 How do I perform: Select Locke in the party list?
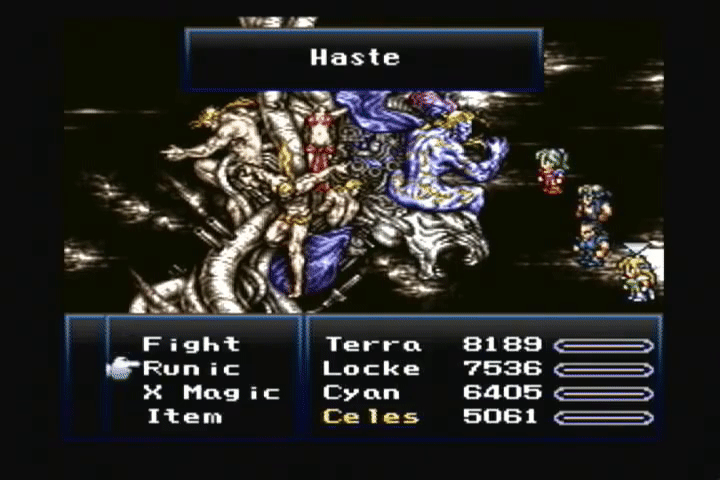tap(373, 369)
